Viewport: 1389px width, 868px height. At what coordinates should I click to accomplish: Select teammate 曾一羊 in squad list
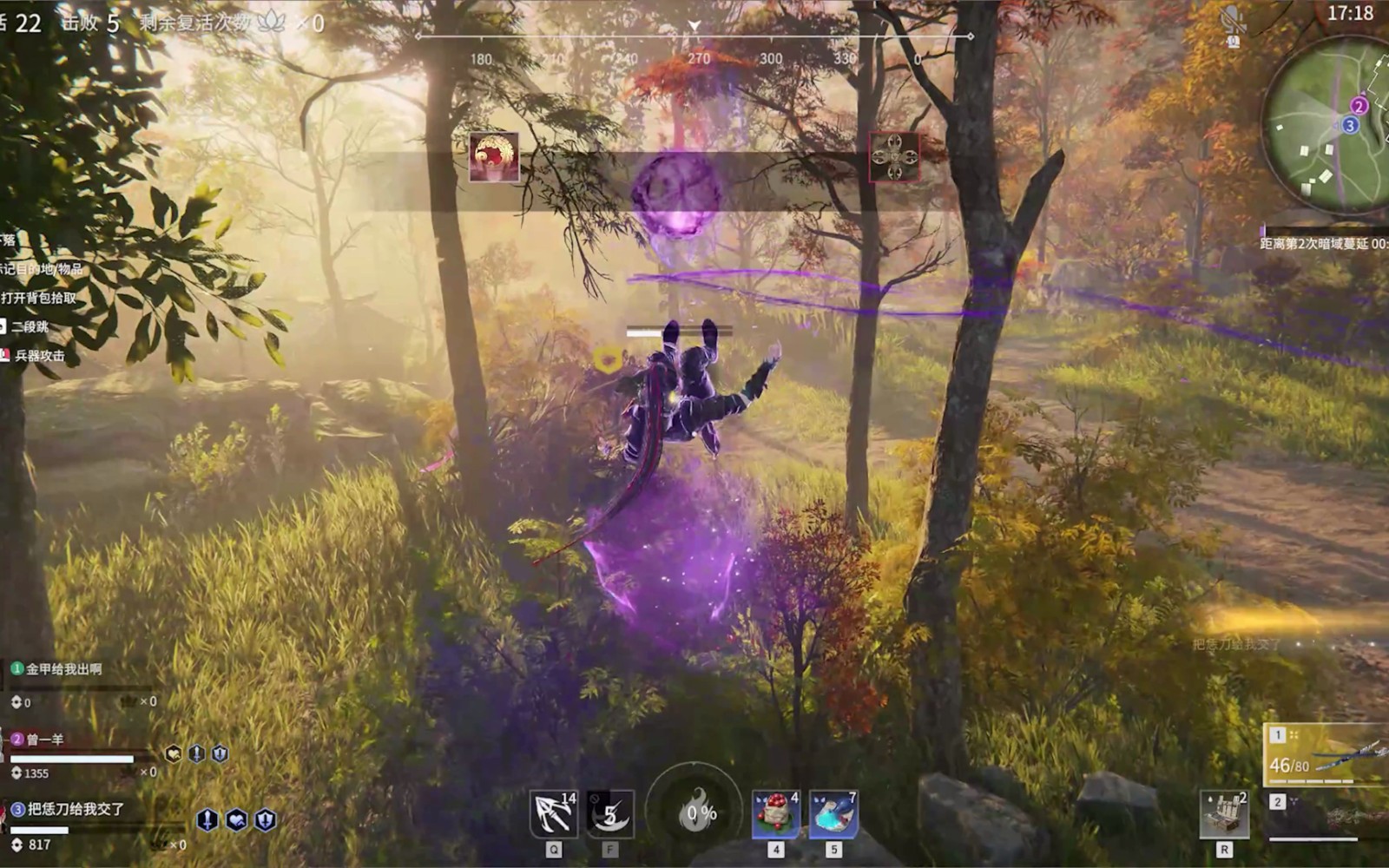pyautogui.click(x=43, y=740)
